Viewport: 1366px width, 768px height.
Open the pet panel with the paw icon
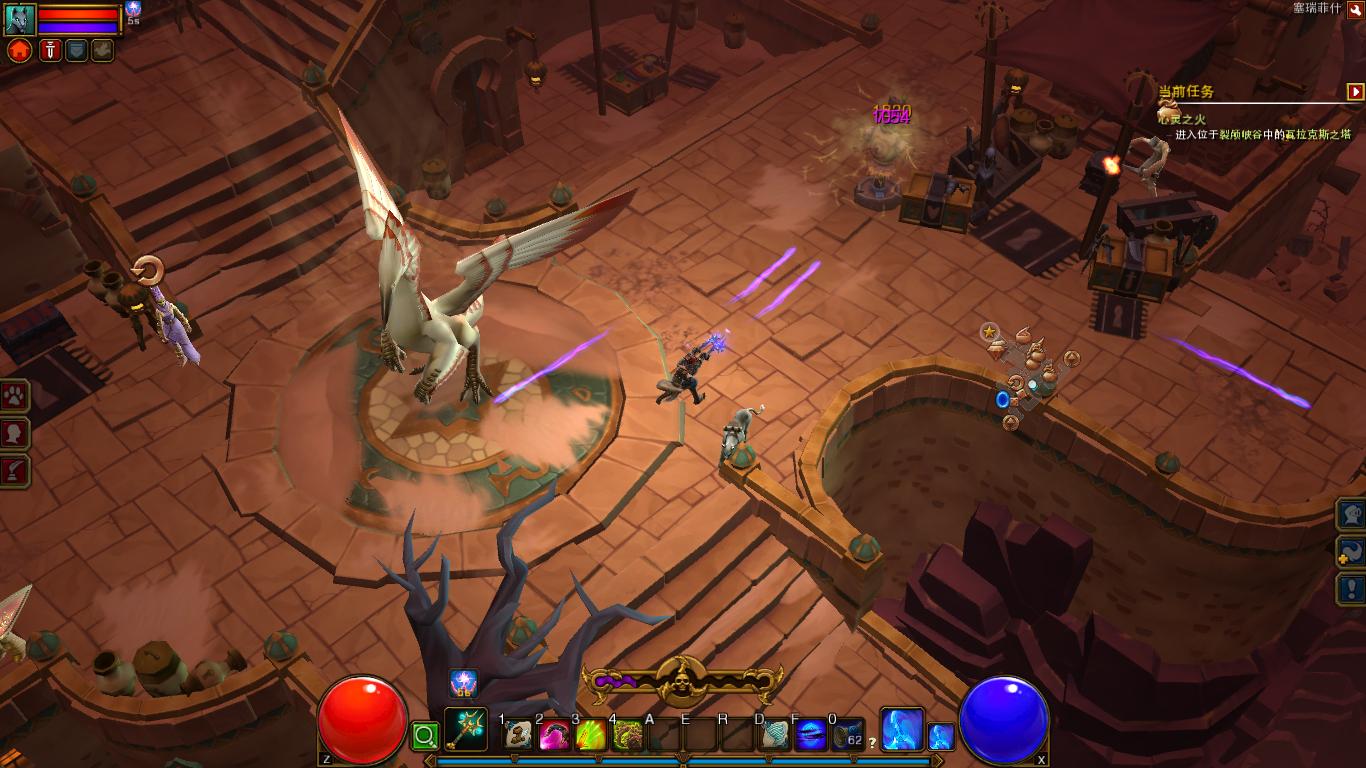tap(14, 397)
